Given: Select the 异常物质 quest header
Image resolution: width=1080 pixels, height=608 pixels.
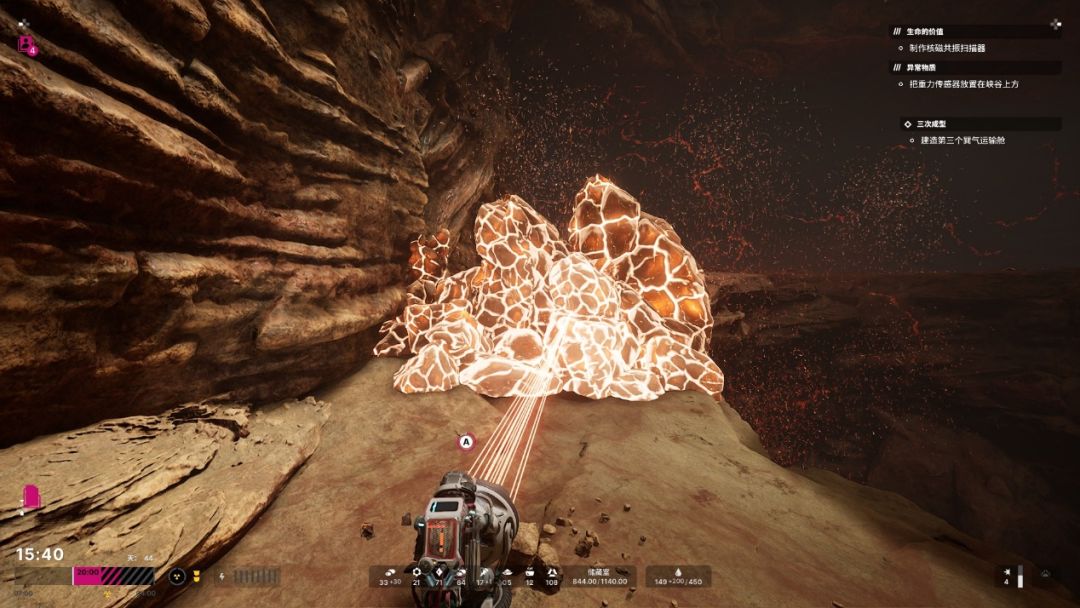Looking at the screenshot, I should (x=922, y=68).
